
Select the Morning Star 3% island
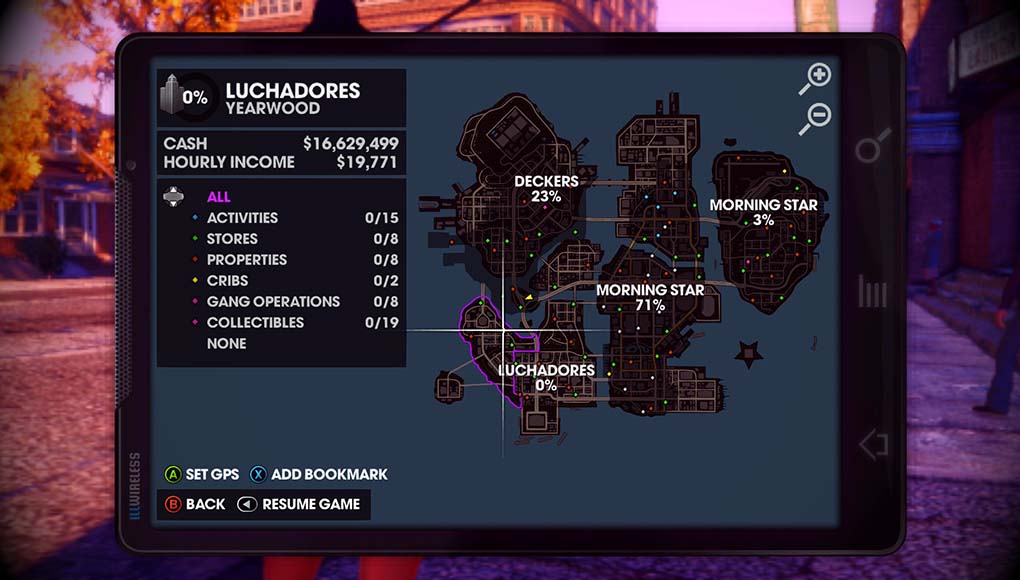click(x=763, y=212)
